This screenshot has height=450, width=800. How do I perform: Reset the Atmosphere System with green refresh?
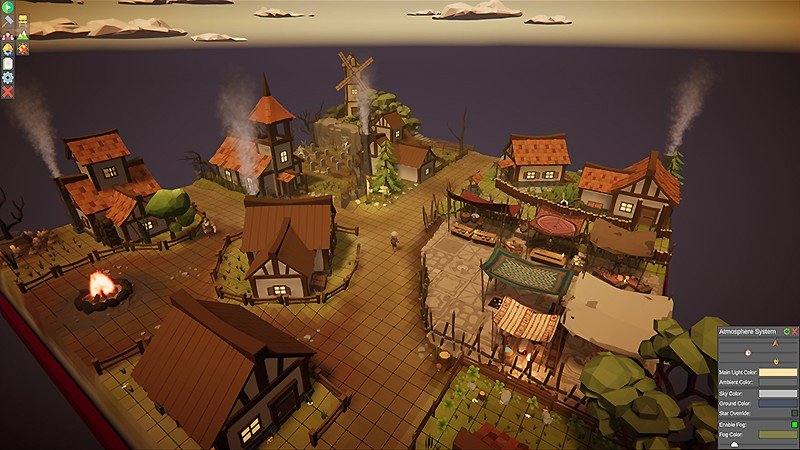pyautogui.click(x=786, y=330)
